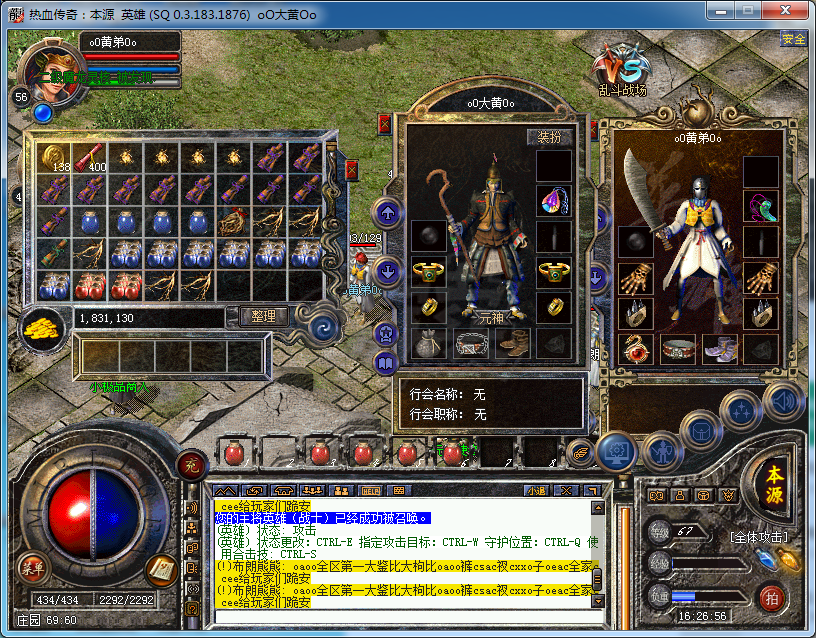This screenshot has width=816, height=638.
Task: Click the hero panel's up arrow button
Action: (388, 212)
